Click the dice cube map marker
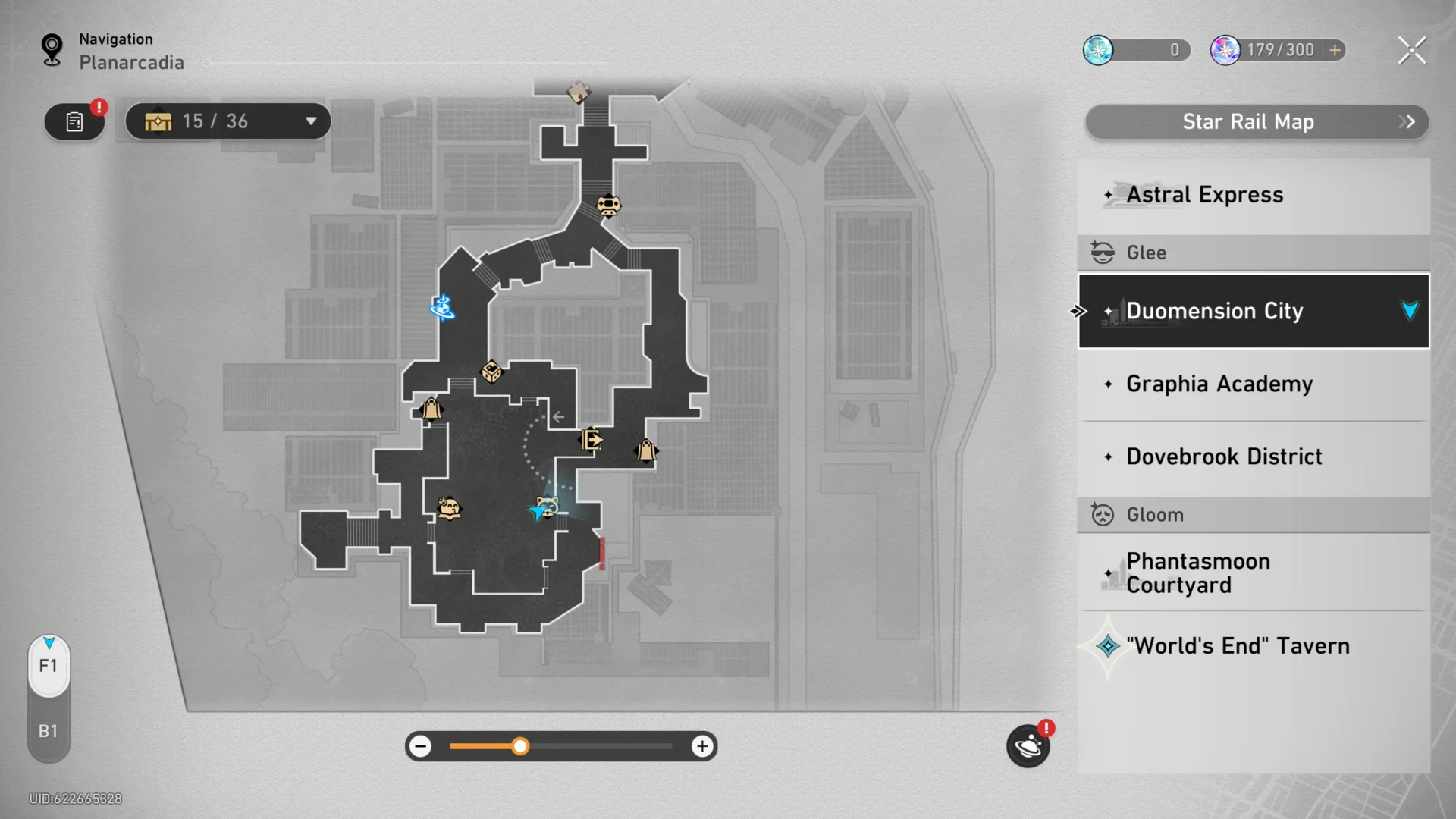This screenshot has height=819, width=1456. 491,372
